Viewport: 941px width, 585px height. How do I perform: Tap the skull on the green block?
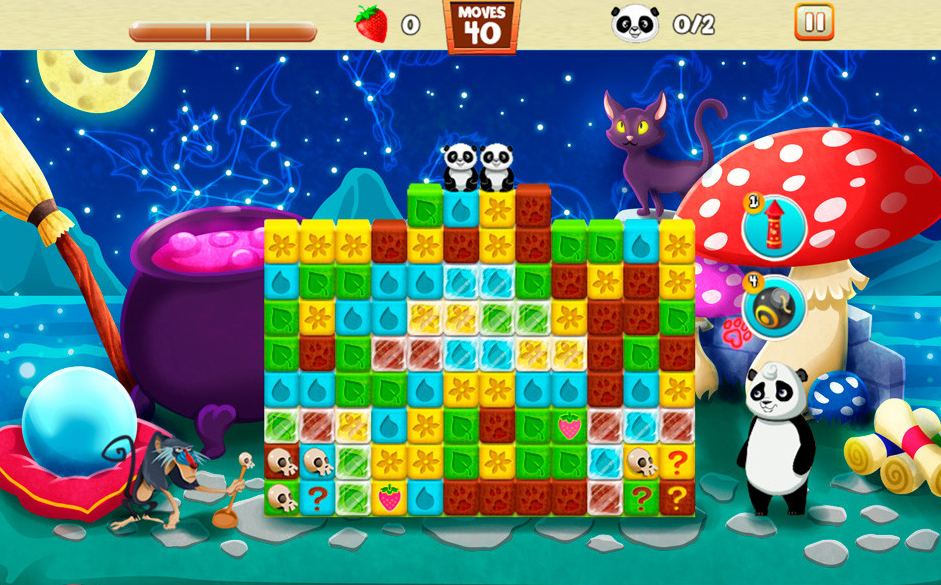pyautogui.click(x=281, y=496)
